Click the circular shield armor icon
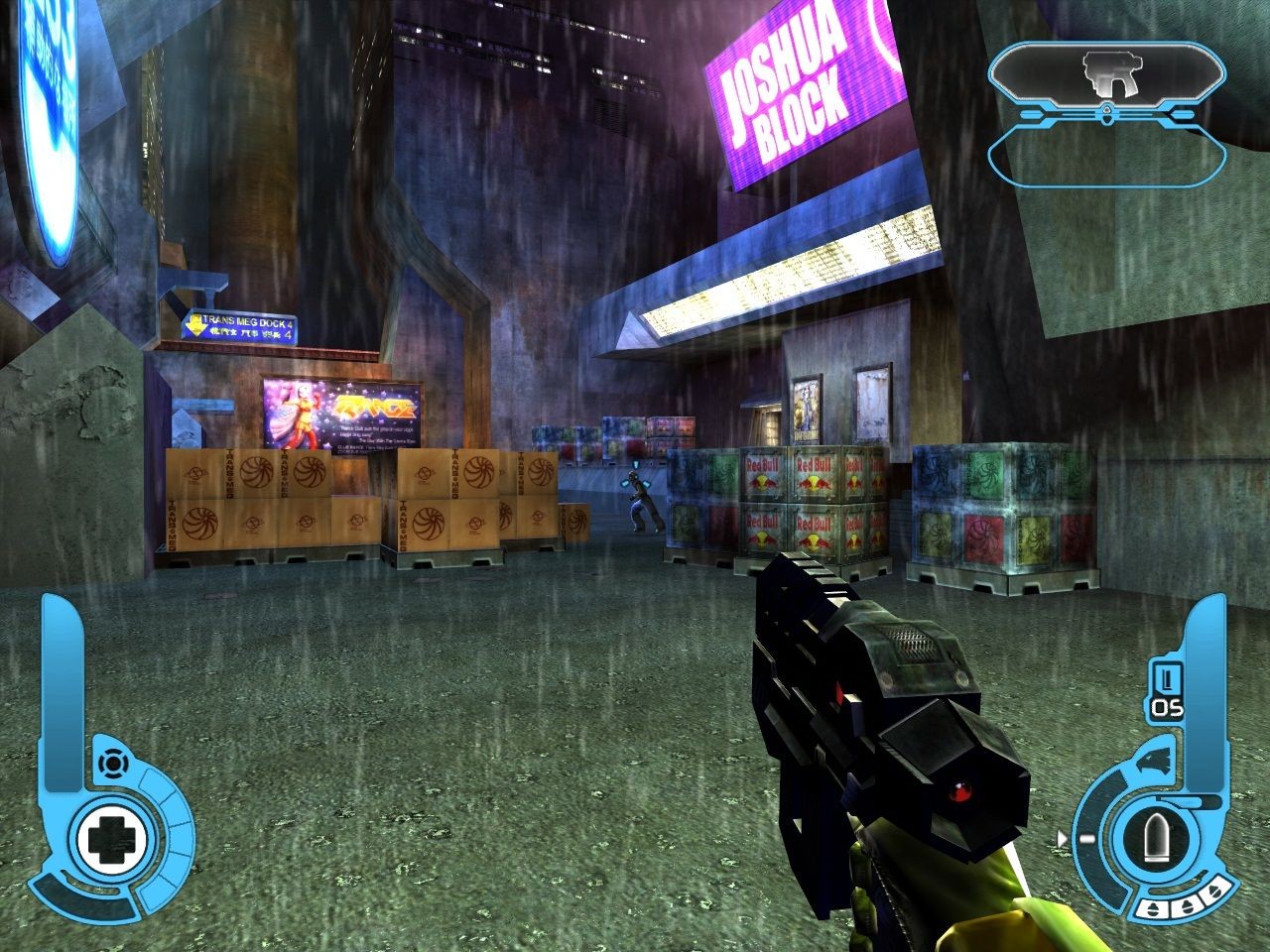1270x952 pixels. [x=112, y=764]
